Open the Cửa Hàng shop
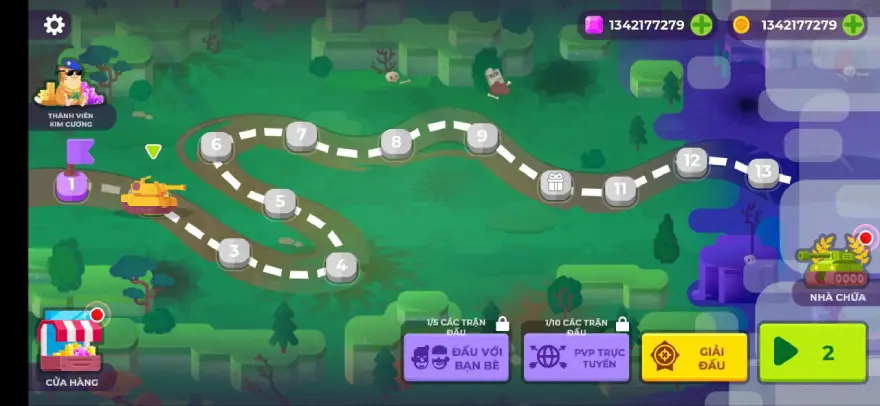The height and width of the screenshot is (406, 880). tap(71, 347)
